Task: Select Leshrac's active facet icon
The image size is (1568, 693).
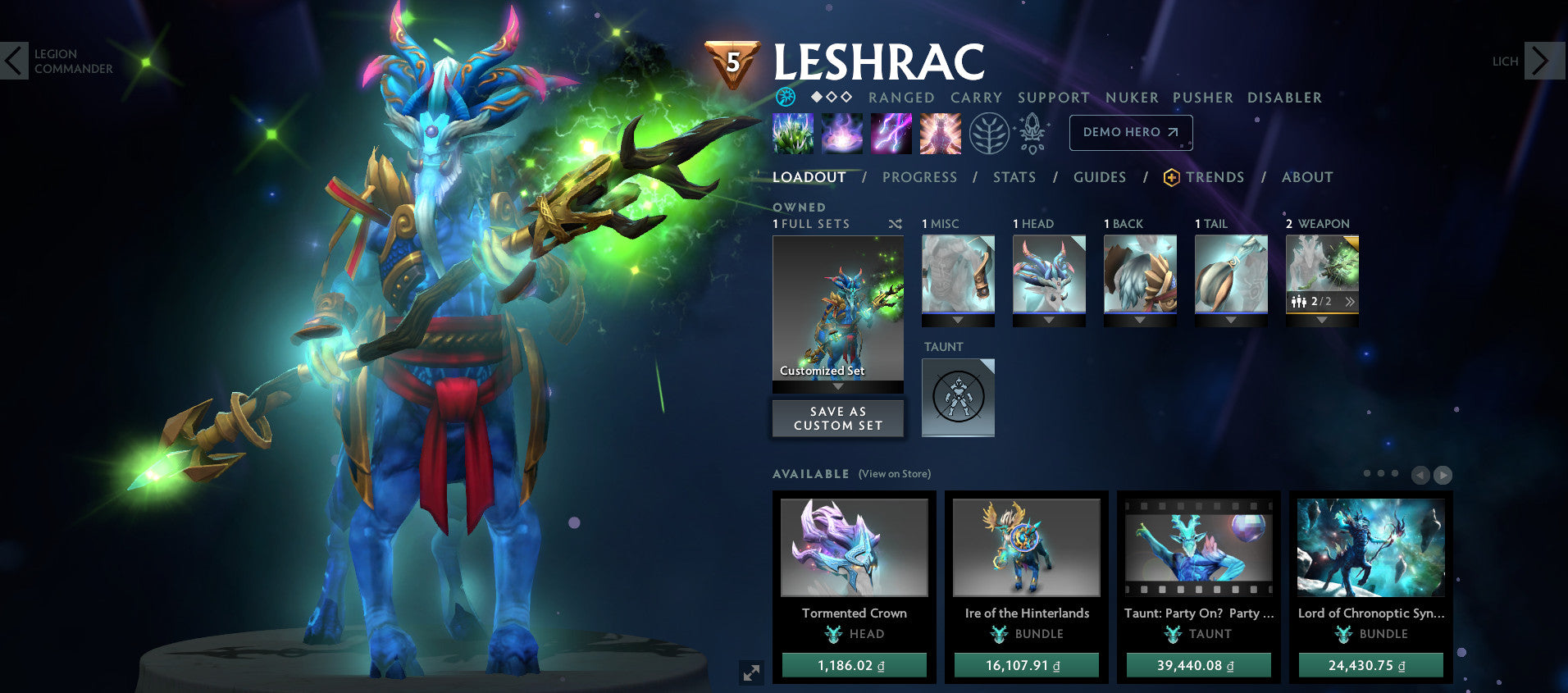Action: tap(785, 97)
